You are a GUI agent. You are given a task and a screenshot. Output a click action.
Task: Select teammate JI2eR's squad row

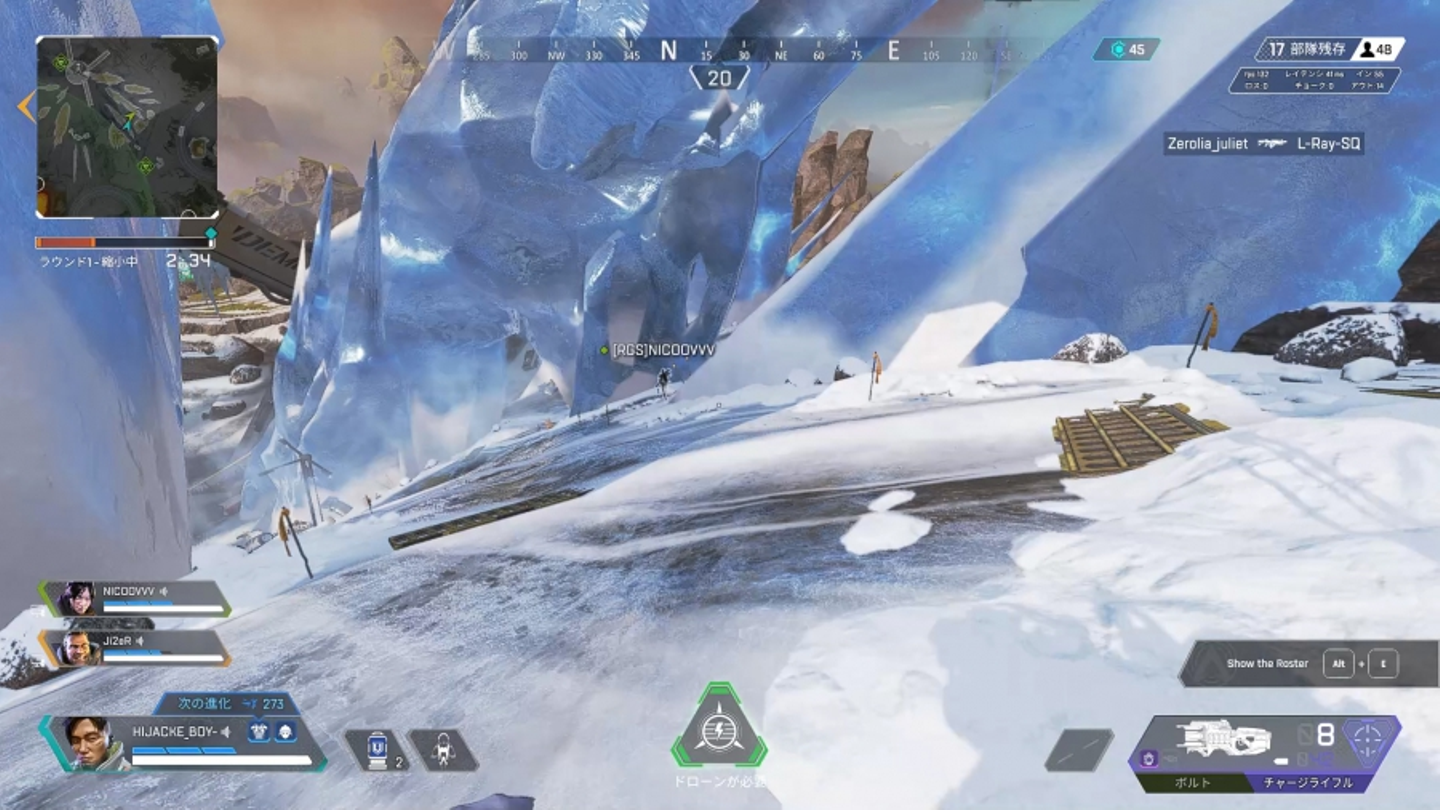[x=137, y=647]
